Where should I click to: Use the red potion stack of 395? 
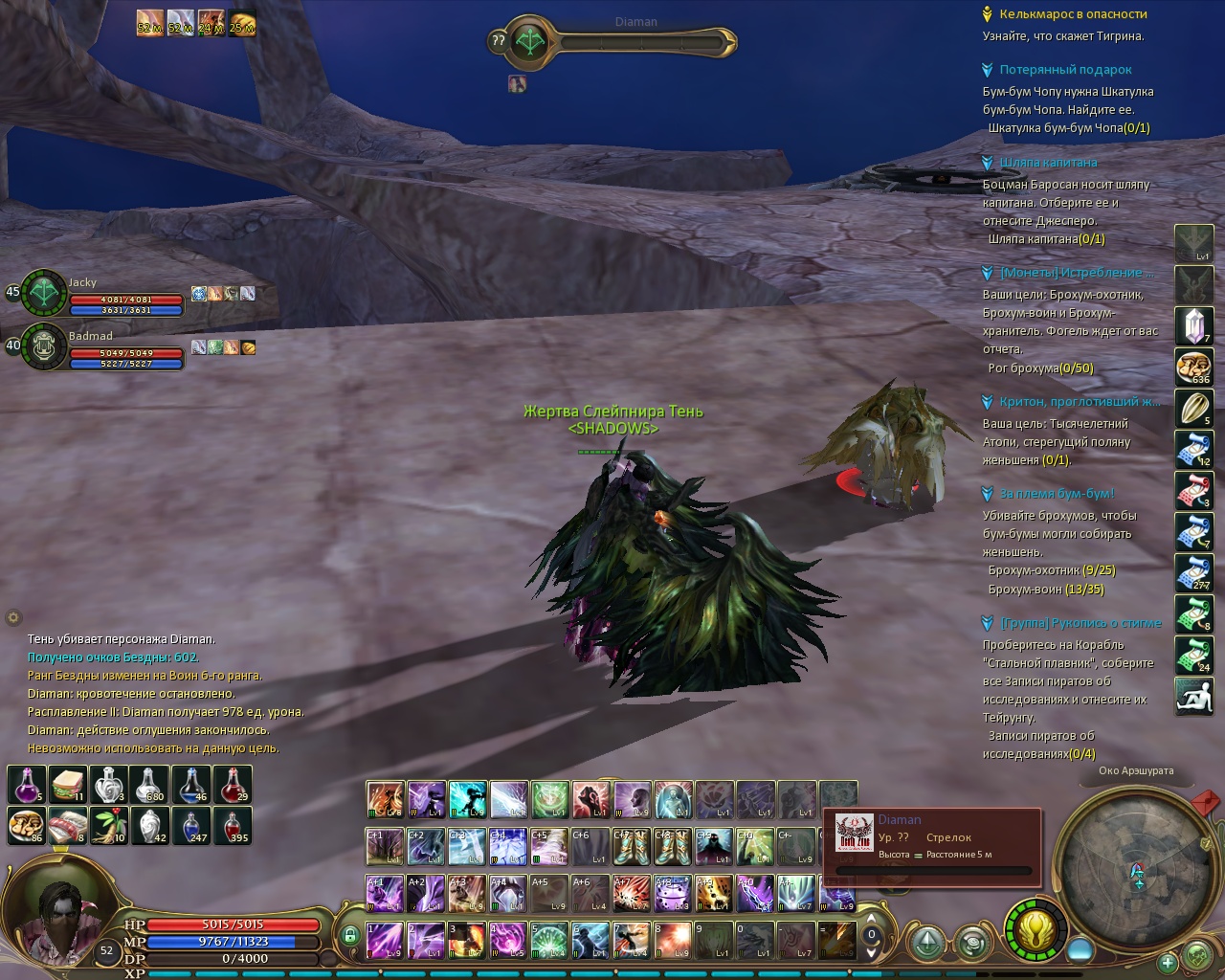tap(233, 825)
